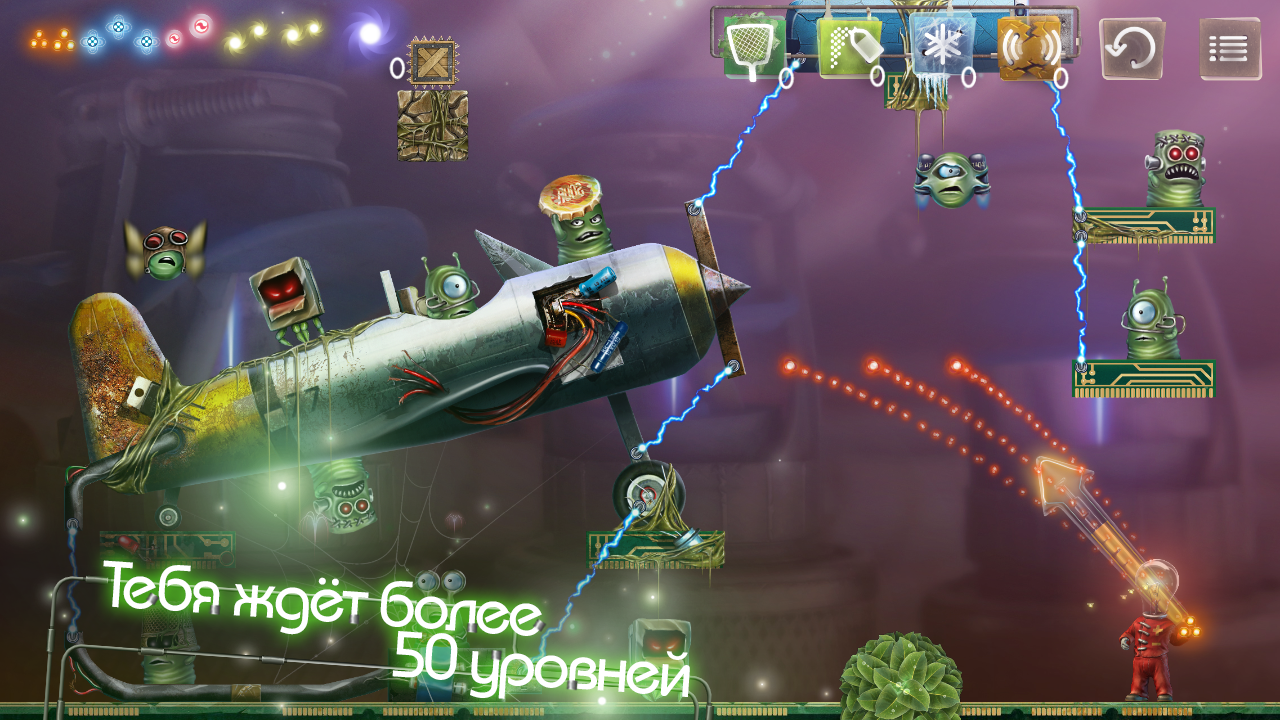Open the level list menu
Image resolution: width=1280 pixels, height=720 pixels.
(x=1230, y=48)
